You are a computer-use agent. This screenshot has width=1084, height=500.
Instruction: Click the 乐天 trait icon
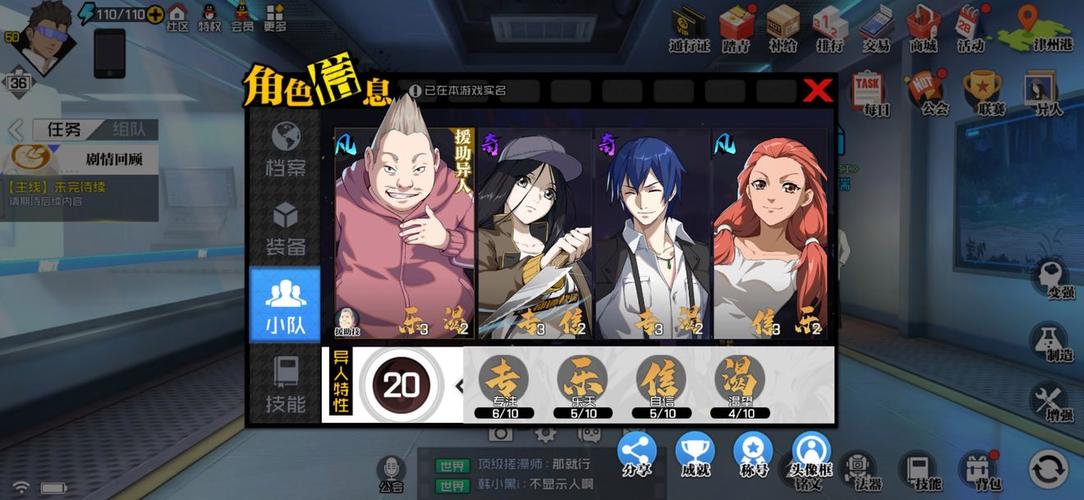[x=582, y=380]
